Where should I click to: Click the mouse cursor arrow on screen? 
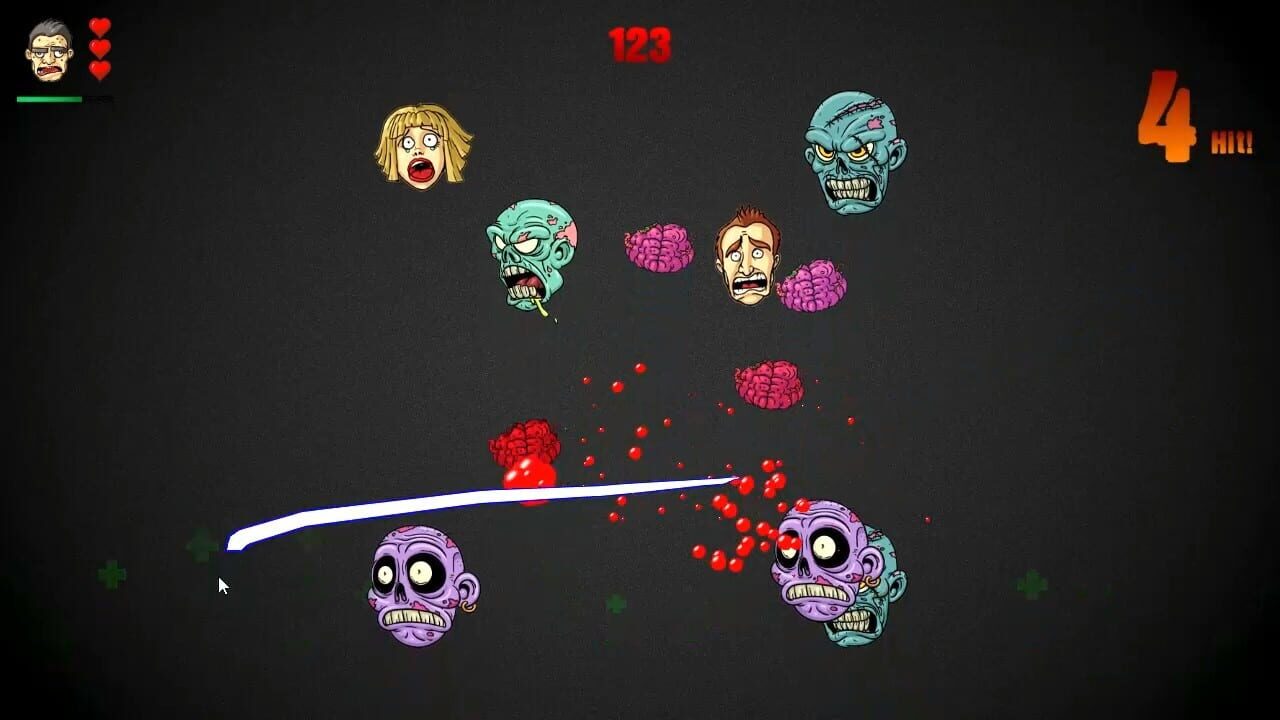[223, 585]
